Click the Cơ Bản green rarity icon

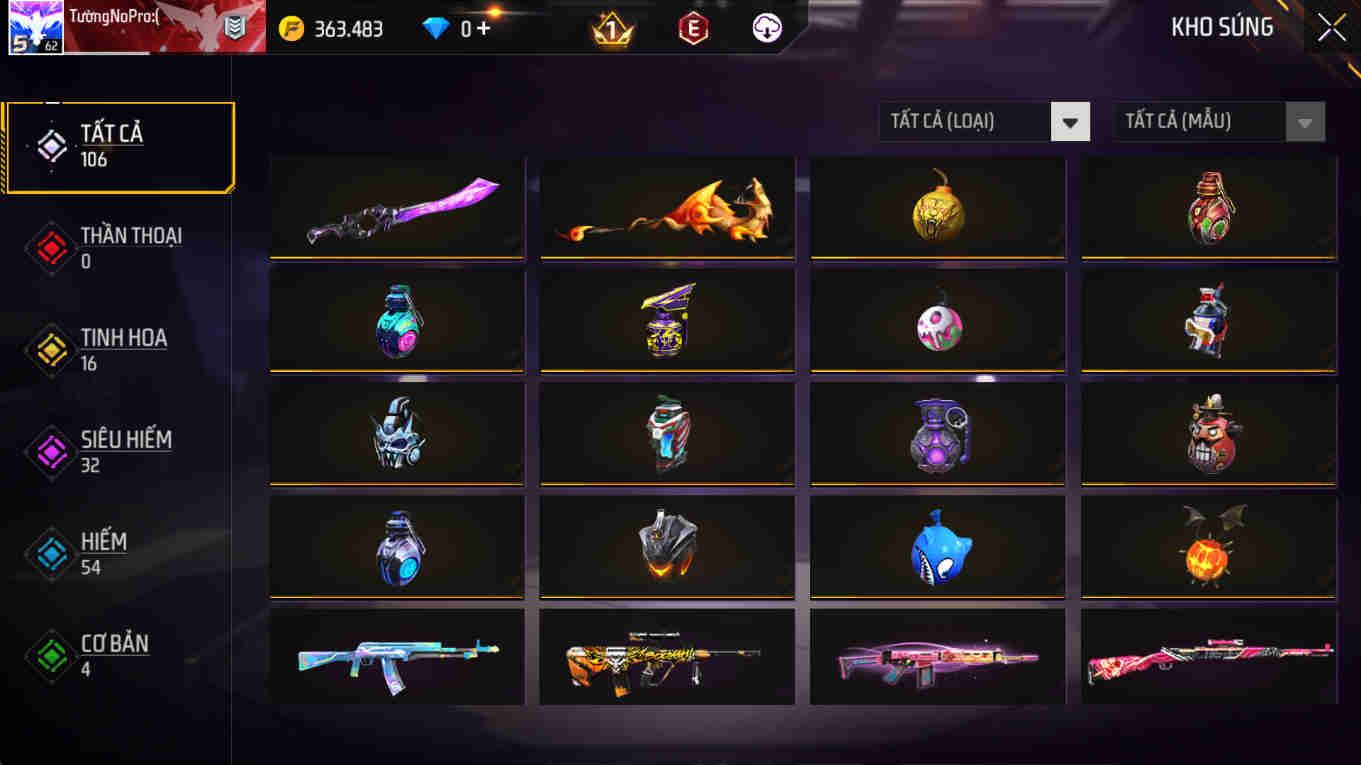pyautogui.click(x=49, y=654)
